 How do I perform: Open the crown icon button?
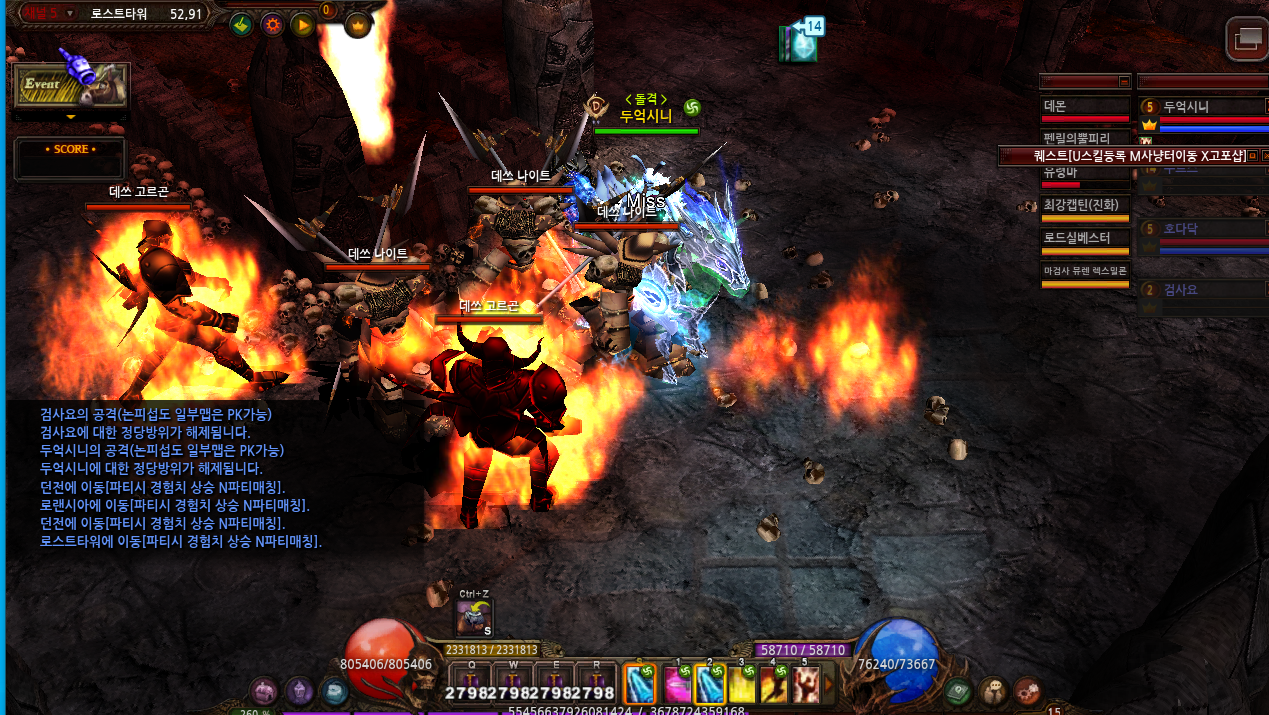point(357,25)
